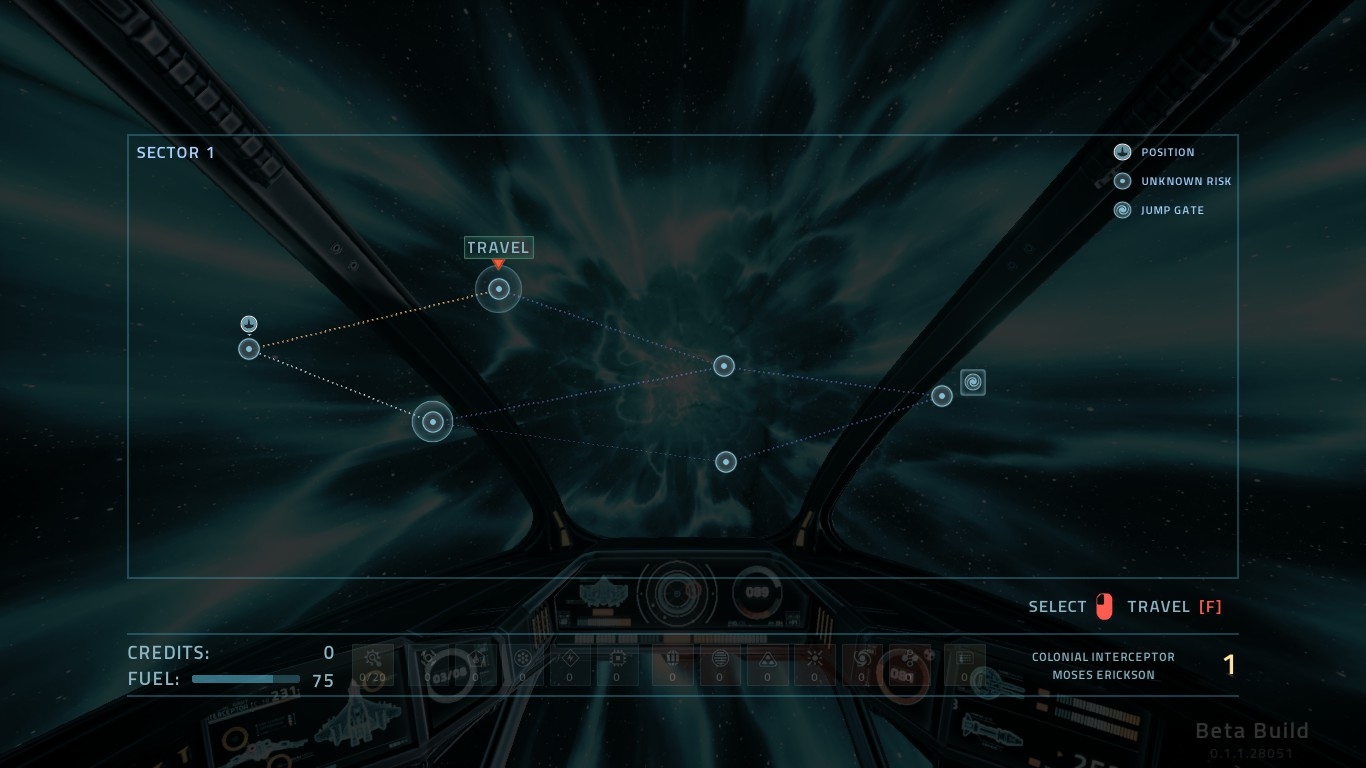Screen dimensions: 1366x768
Task: Select the small node beside the jump gate
Action: (942, 396)
